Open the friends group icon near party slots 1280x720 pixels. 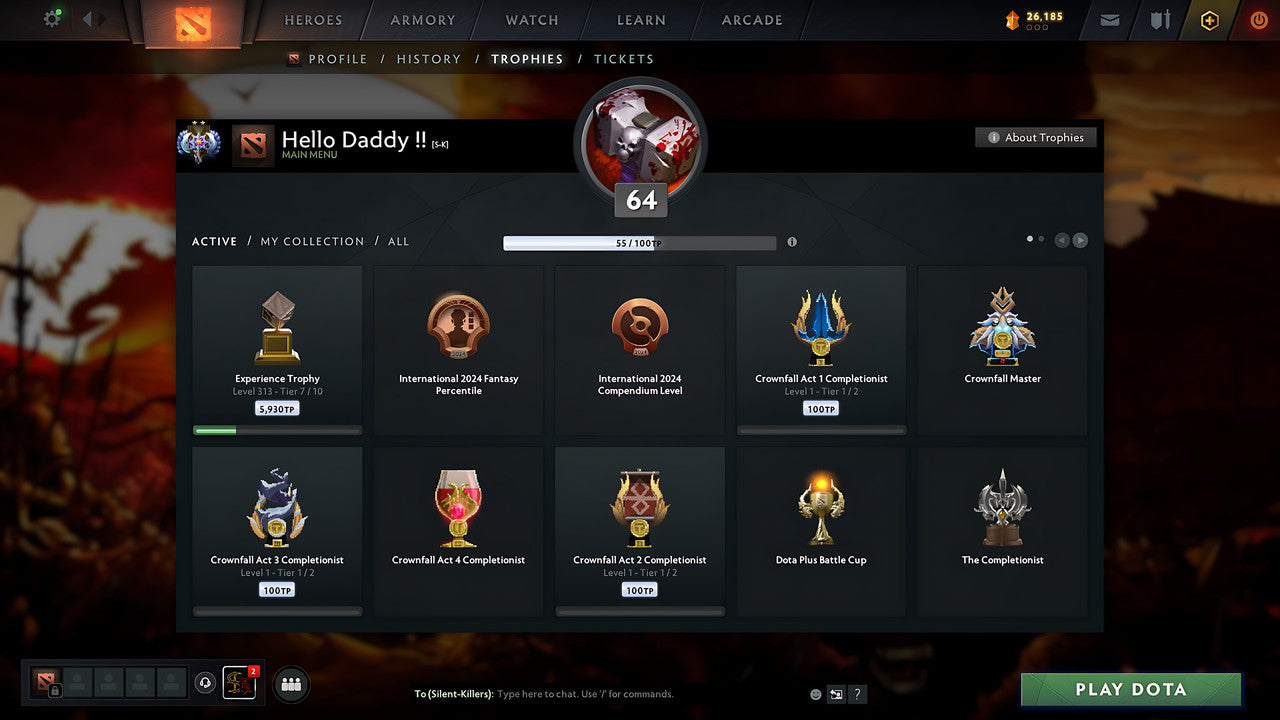point(289,684)
